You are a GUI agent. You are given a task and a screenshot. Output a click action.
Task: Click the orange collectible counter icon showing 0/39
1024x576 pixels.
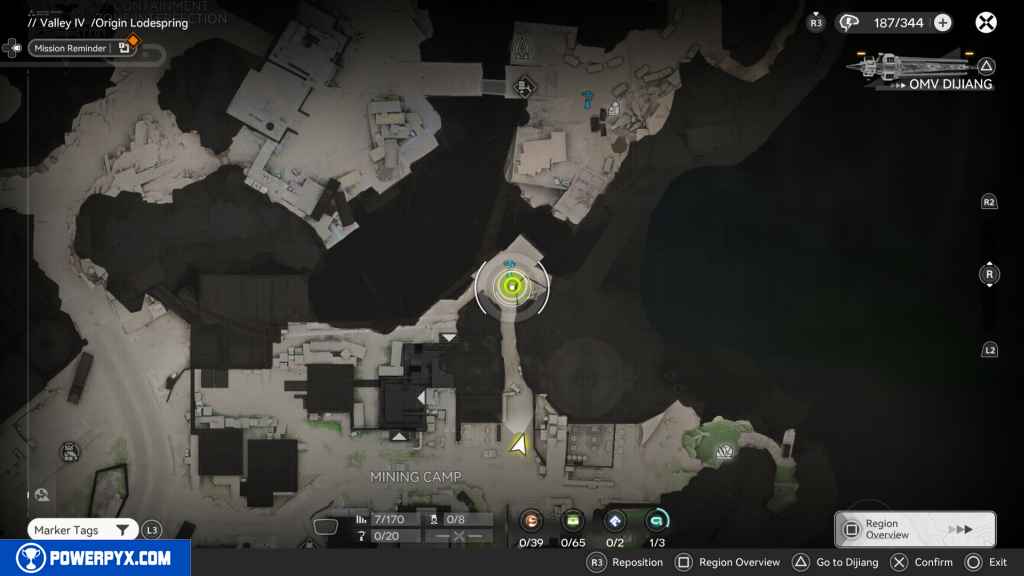tap(530, 520)
